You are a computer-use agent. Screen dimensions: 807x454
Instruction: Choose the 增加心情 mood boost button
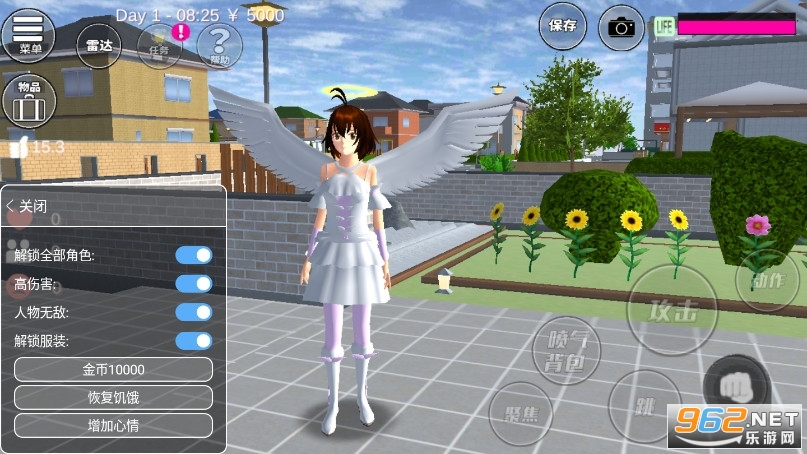113,425
